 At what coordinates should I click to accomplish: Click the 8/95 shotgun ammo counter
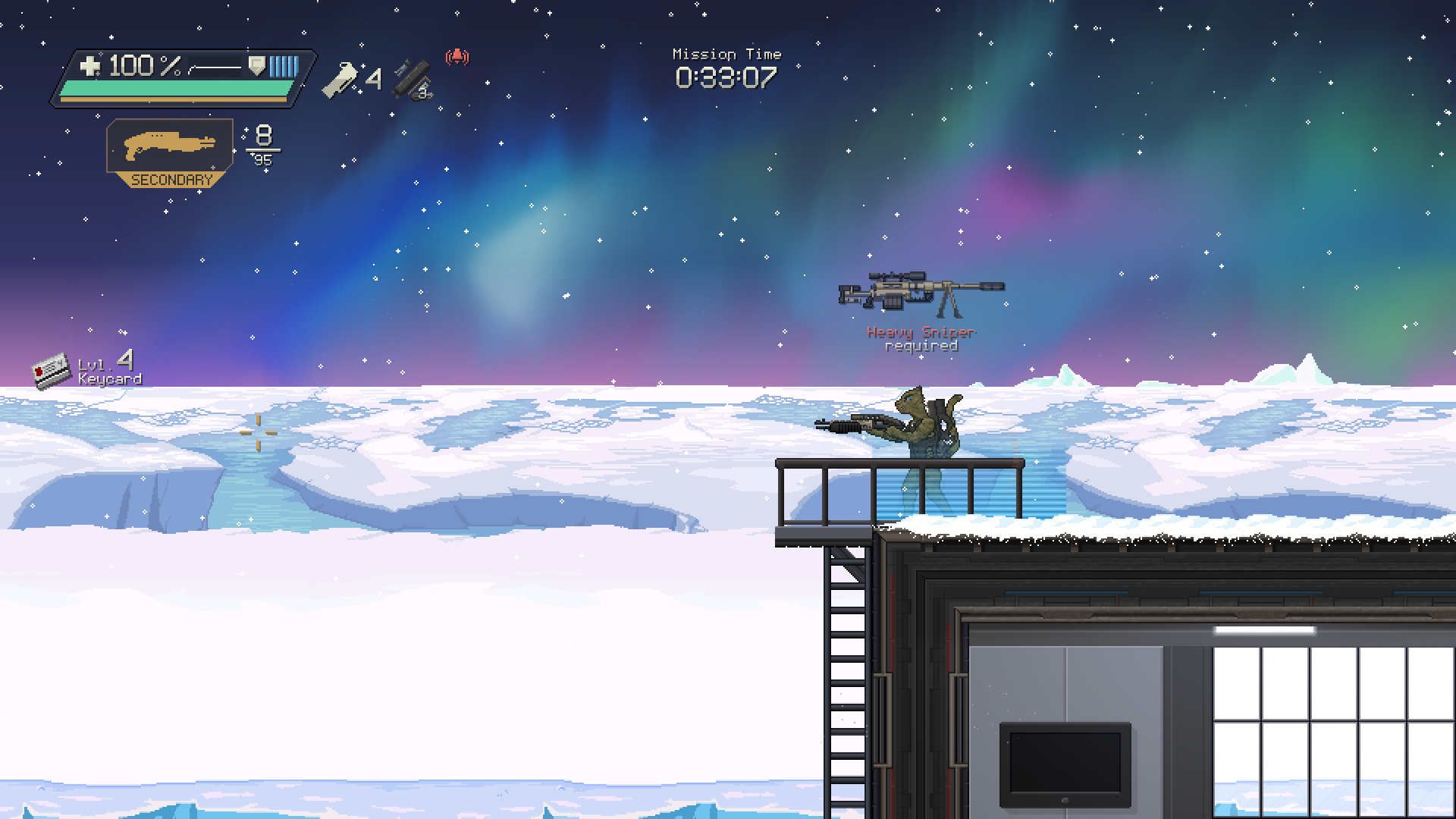(263, 146)
